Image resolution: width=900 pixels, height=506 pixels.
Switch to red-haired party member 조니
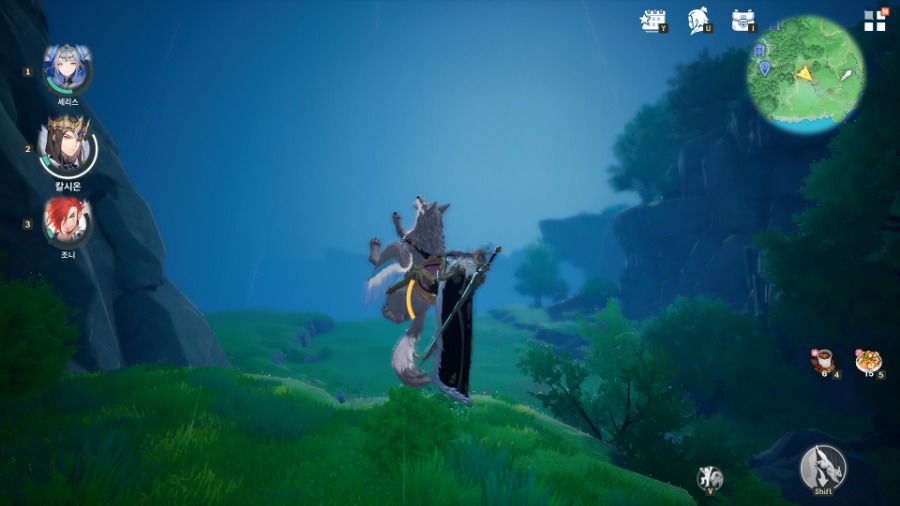point(67,221)
